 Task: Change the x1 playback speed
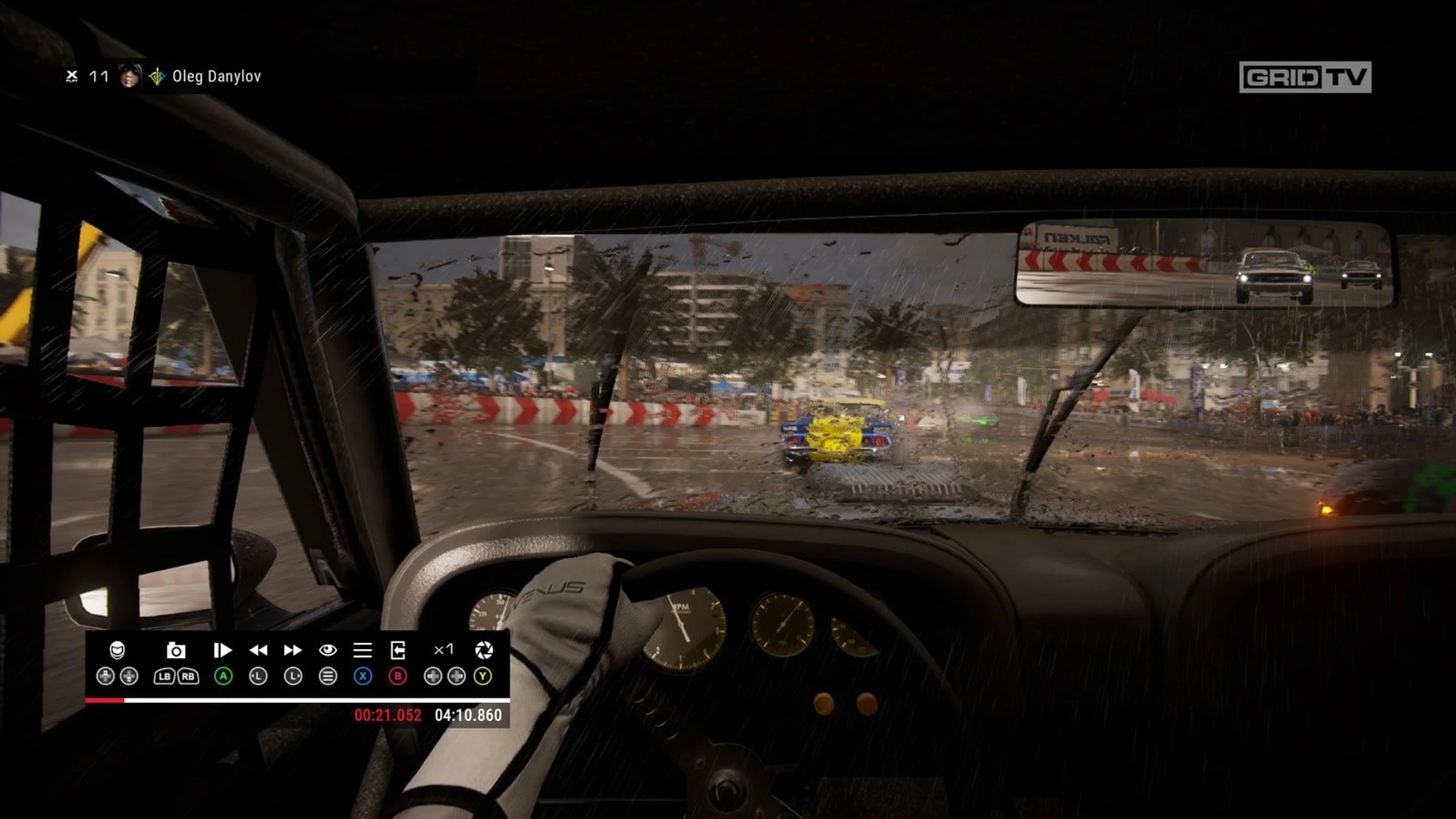[x=444, y=649]
